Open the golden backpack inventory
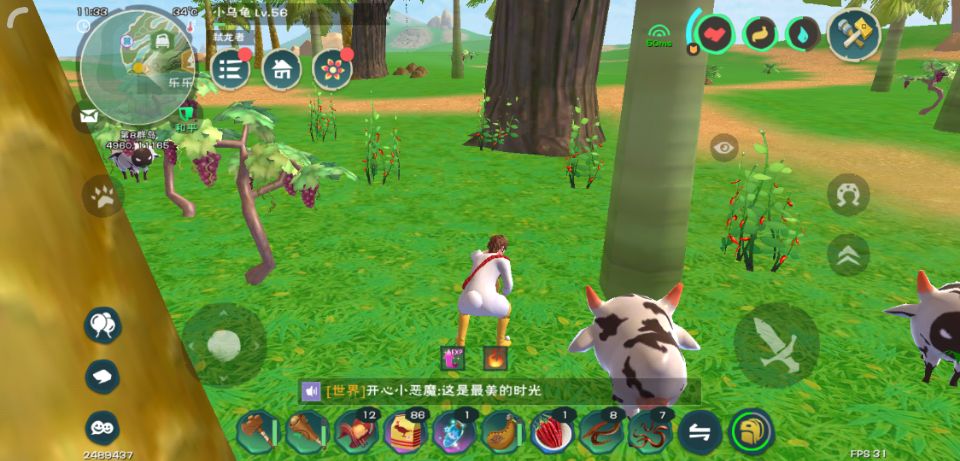 pyautogui.click(x=750, y=431)
